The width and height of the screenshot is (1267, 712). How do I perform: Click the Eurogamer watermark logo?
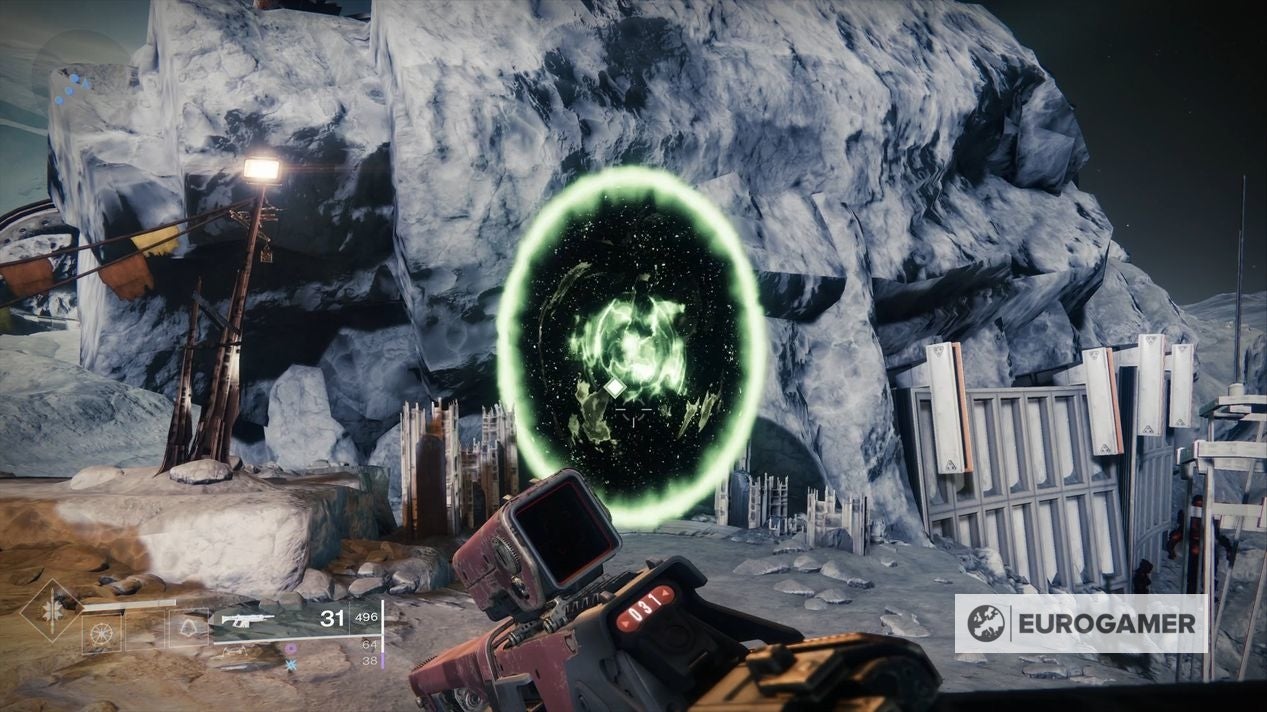click(x=1080, y=623)
